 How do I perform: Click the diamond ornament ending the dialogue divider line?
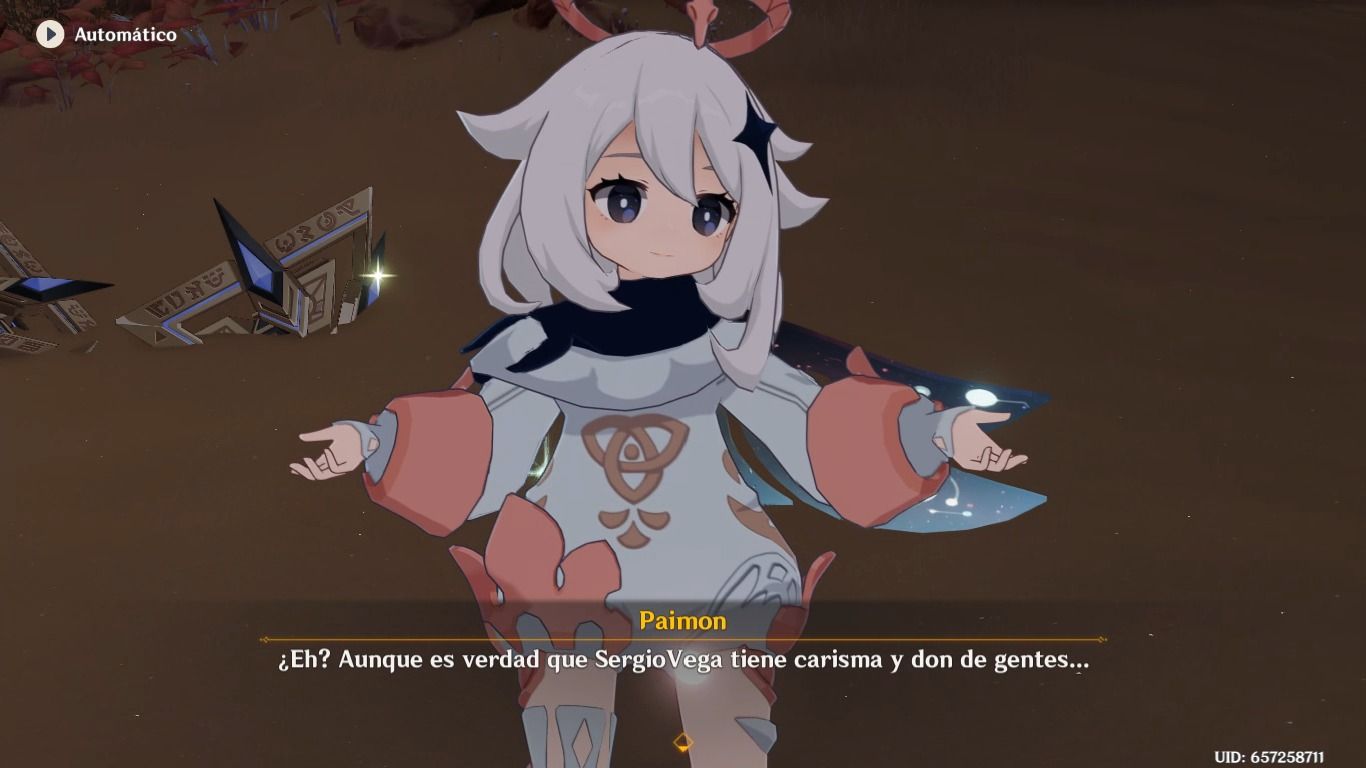tap(1103, 640)
